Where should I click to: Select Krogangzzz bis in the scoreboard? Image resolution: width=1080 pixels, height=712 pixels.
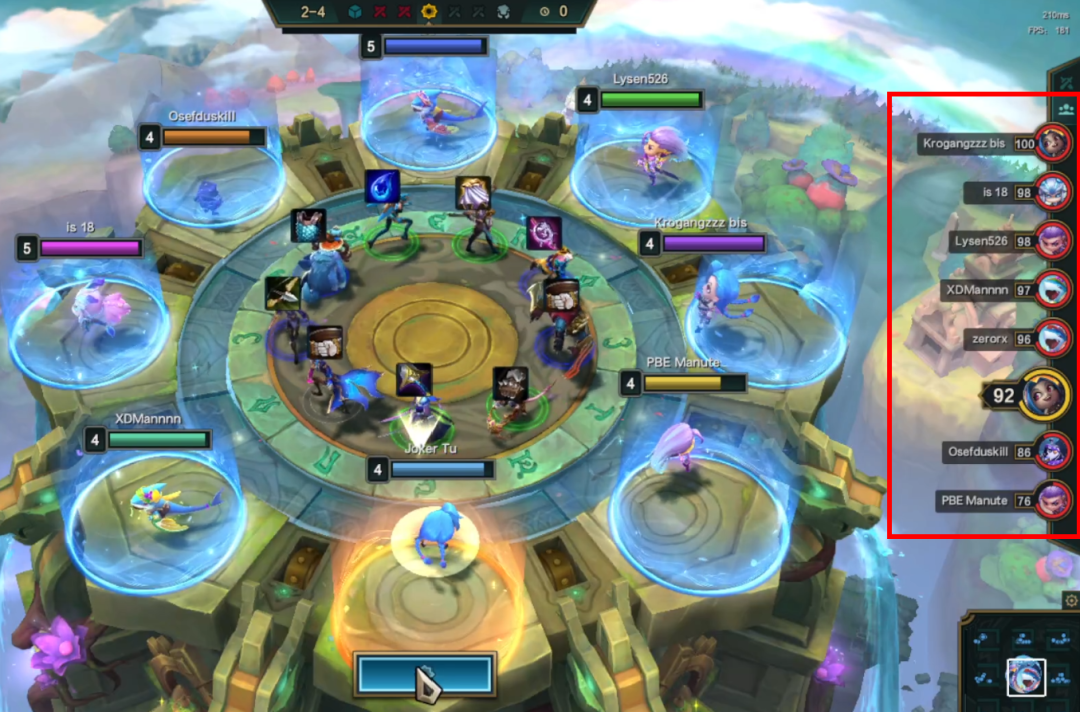click(1052, 143)
